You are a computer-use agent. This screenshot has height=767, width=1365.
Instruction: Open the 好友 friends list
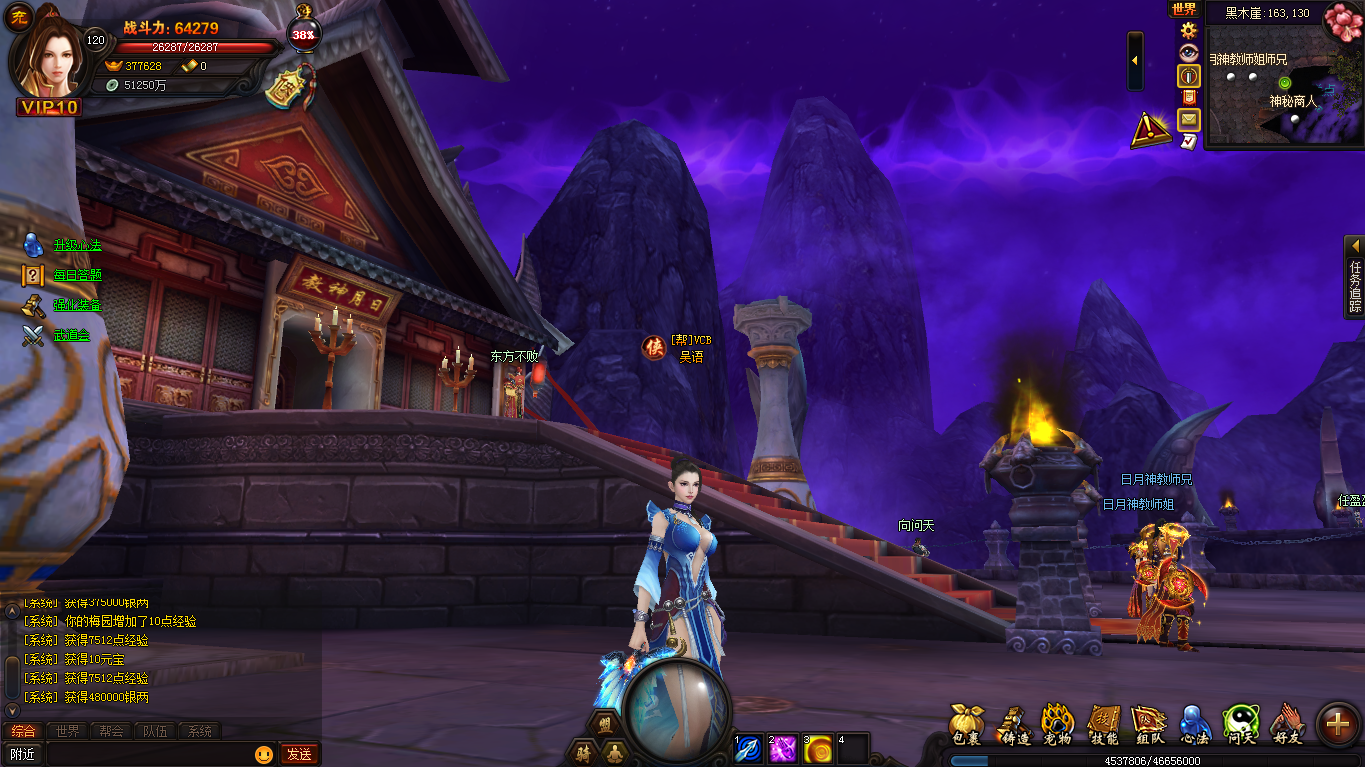[1288, 724]
